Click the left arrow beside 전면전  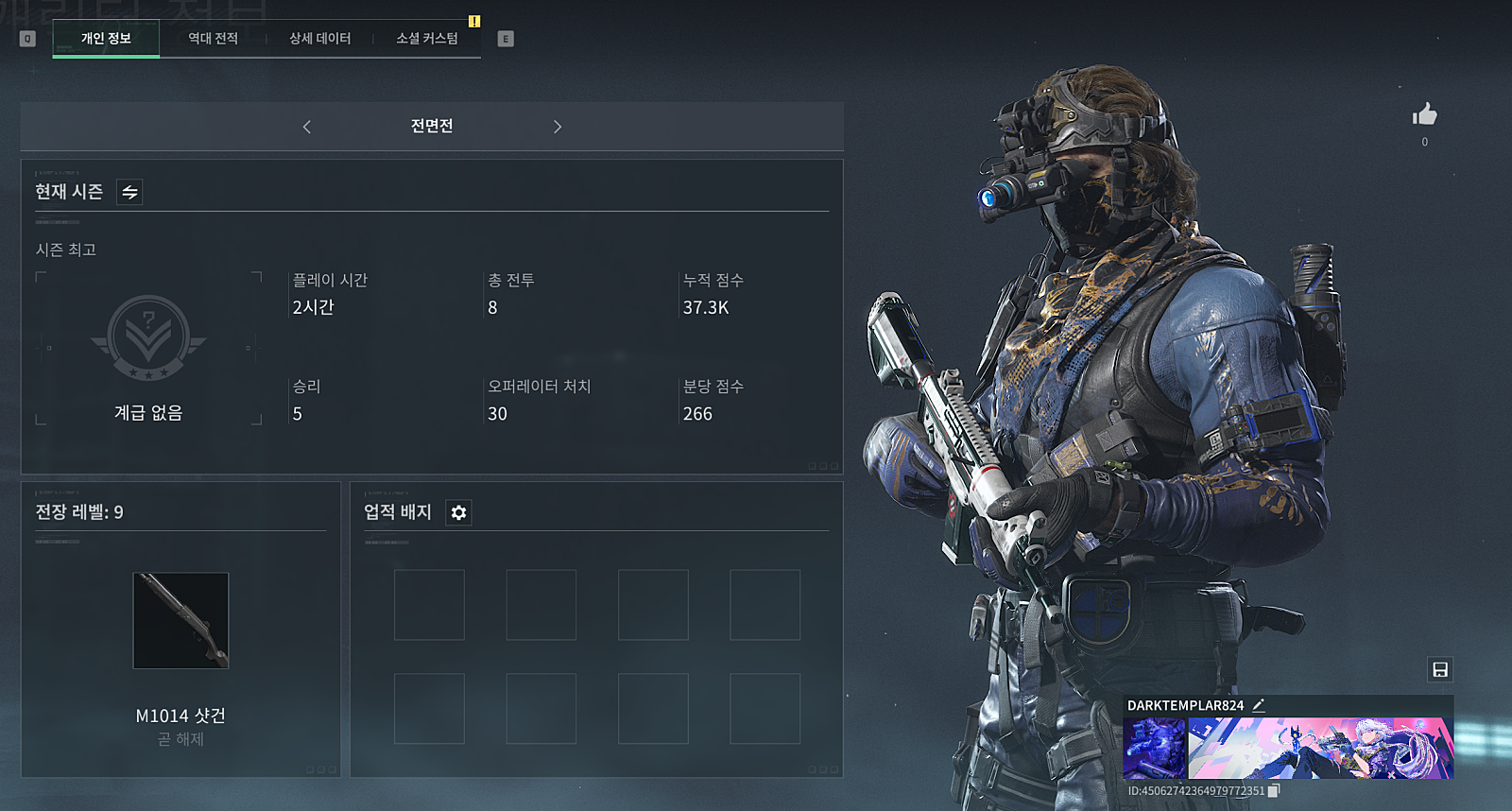tap(307, 127)
